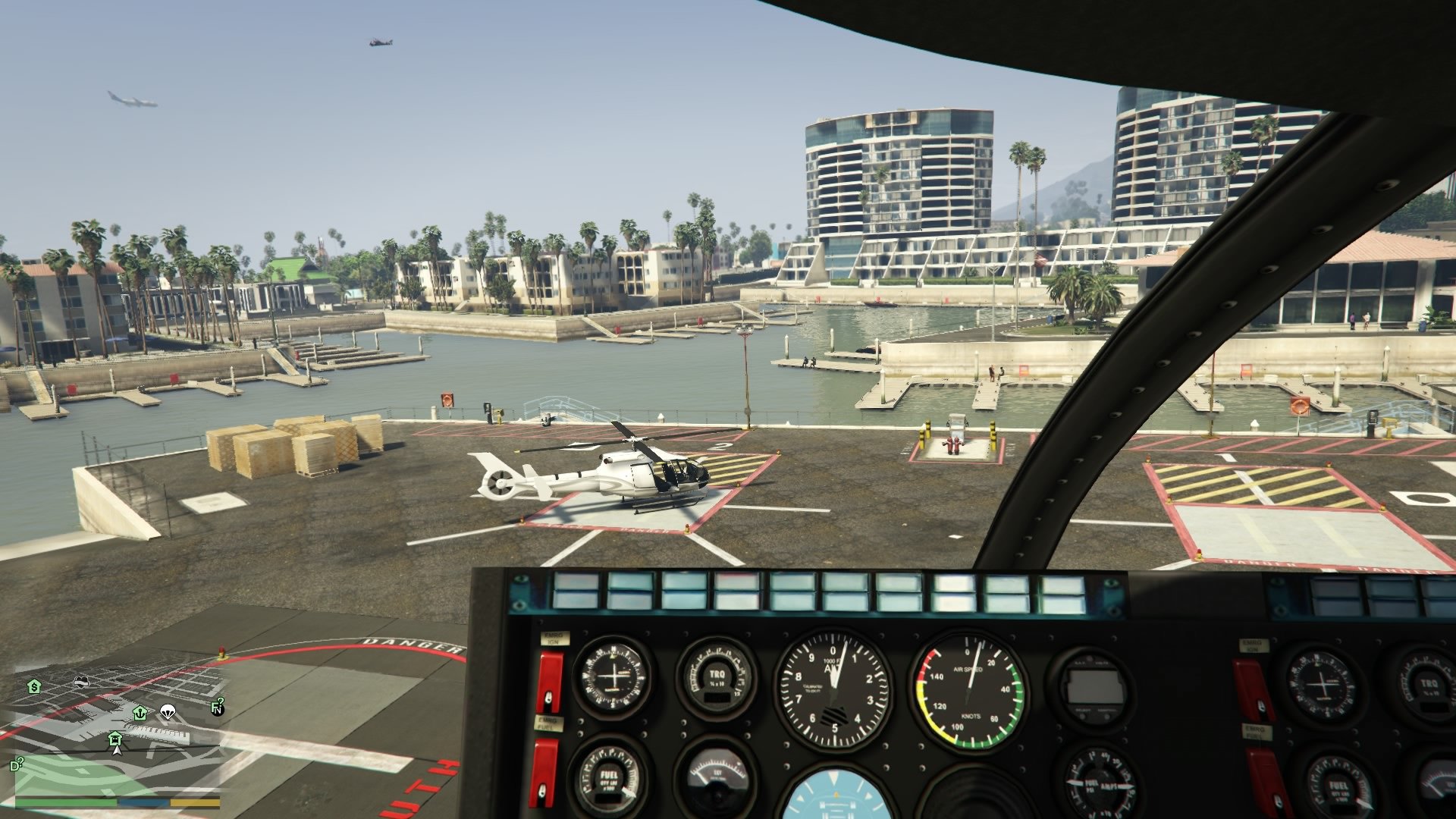1456x819 pixels.
Task: Click the "F?" stranger mission blip
Action: 218,705
